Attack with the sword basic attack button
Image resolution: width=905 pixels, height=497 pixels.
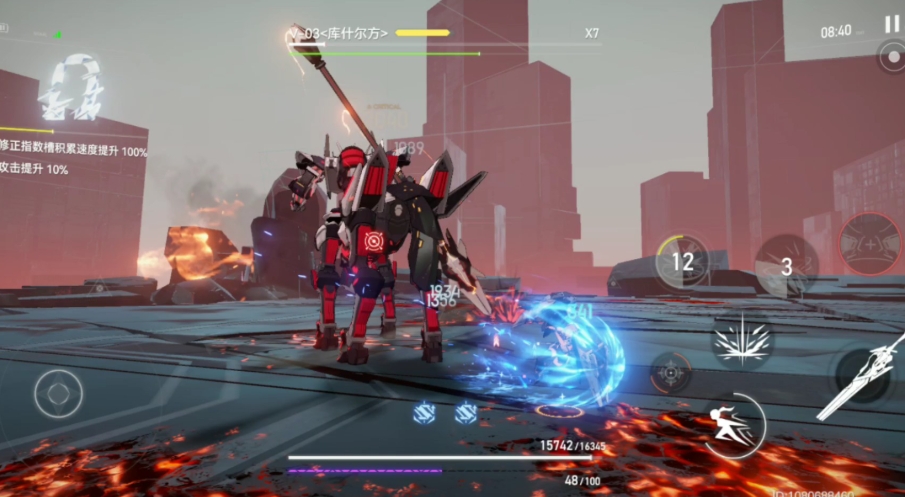click(867, 378)
